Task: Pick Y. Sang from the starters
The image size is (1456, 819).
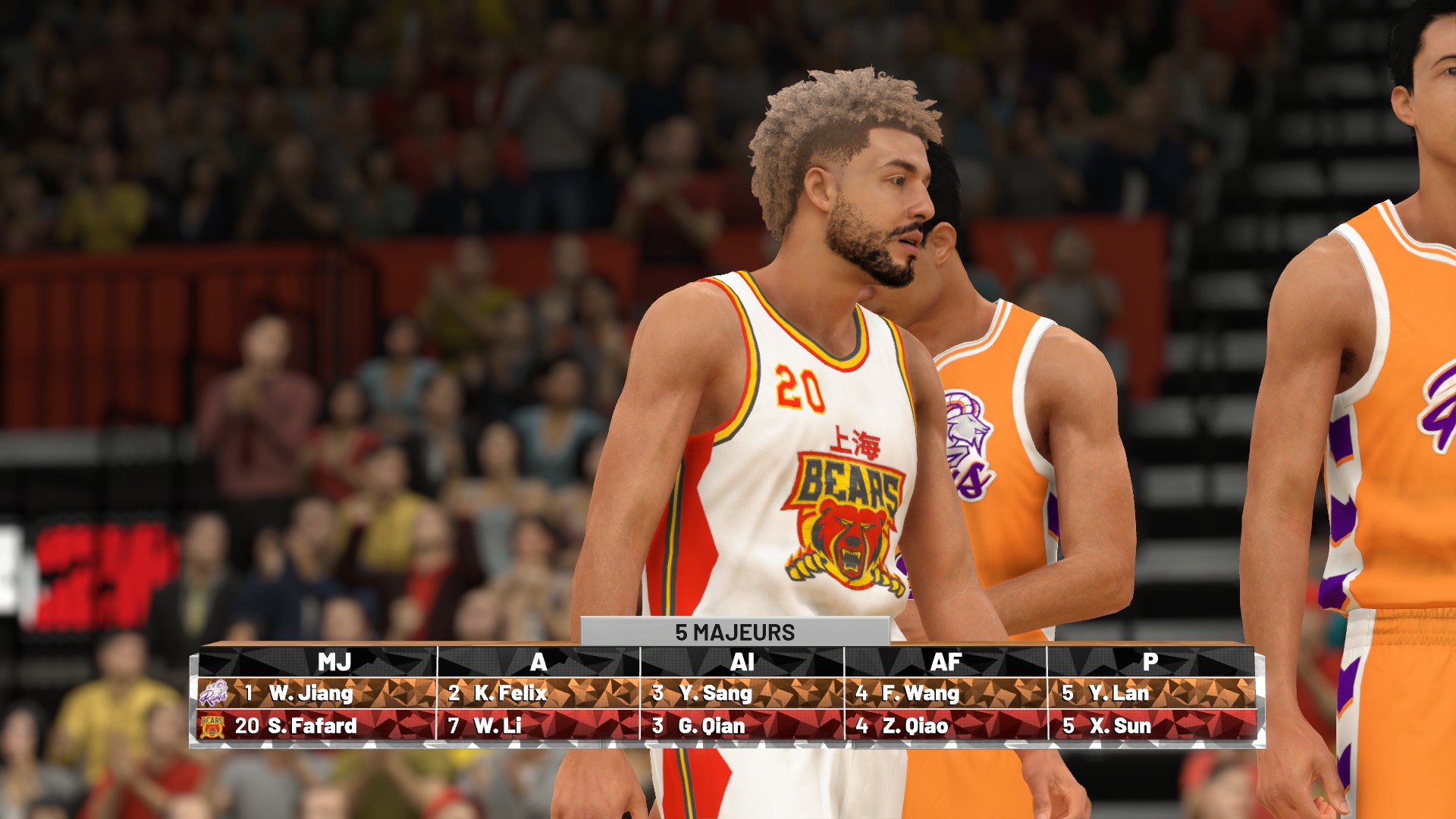Action: point(715,693)
